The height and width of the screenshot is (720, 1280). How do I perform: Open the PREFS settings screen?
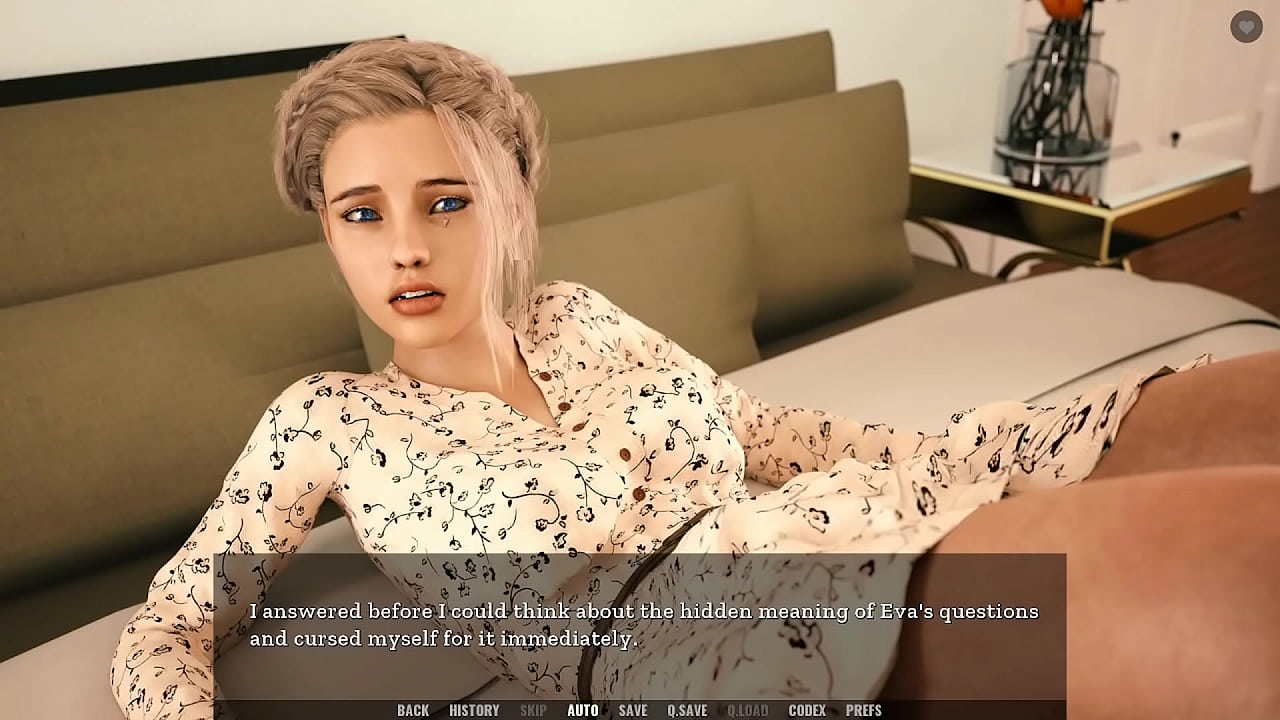[866, 710]
